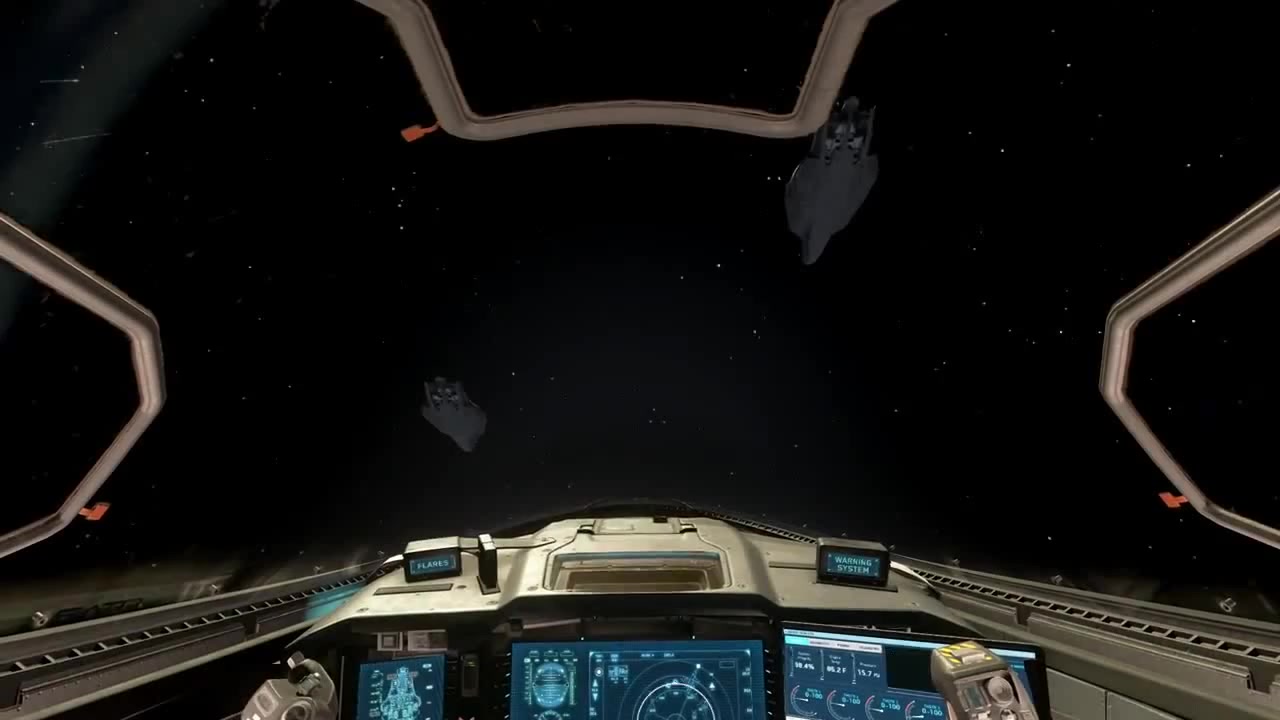1280x720 pixels.
Task: Select the ship schematic status screen
Action: [400, 689]
